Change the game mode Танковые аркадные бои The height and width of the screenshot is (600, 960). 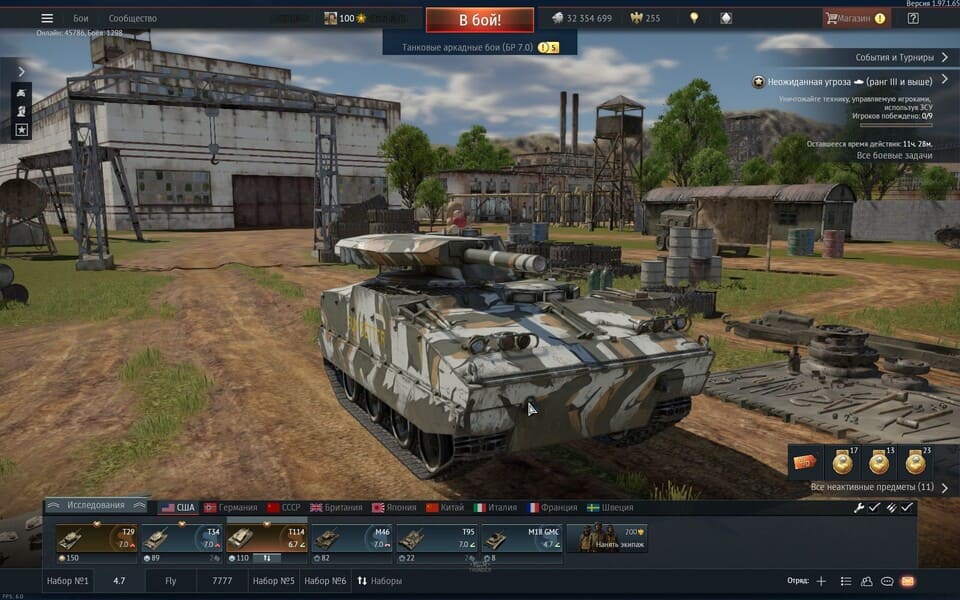click(480, 47)
